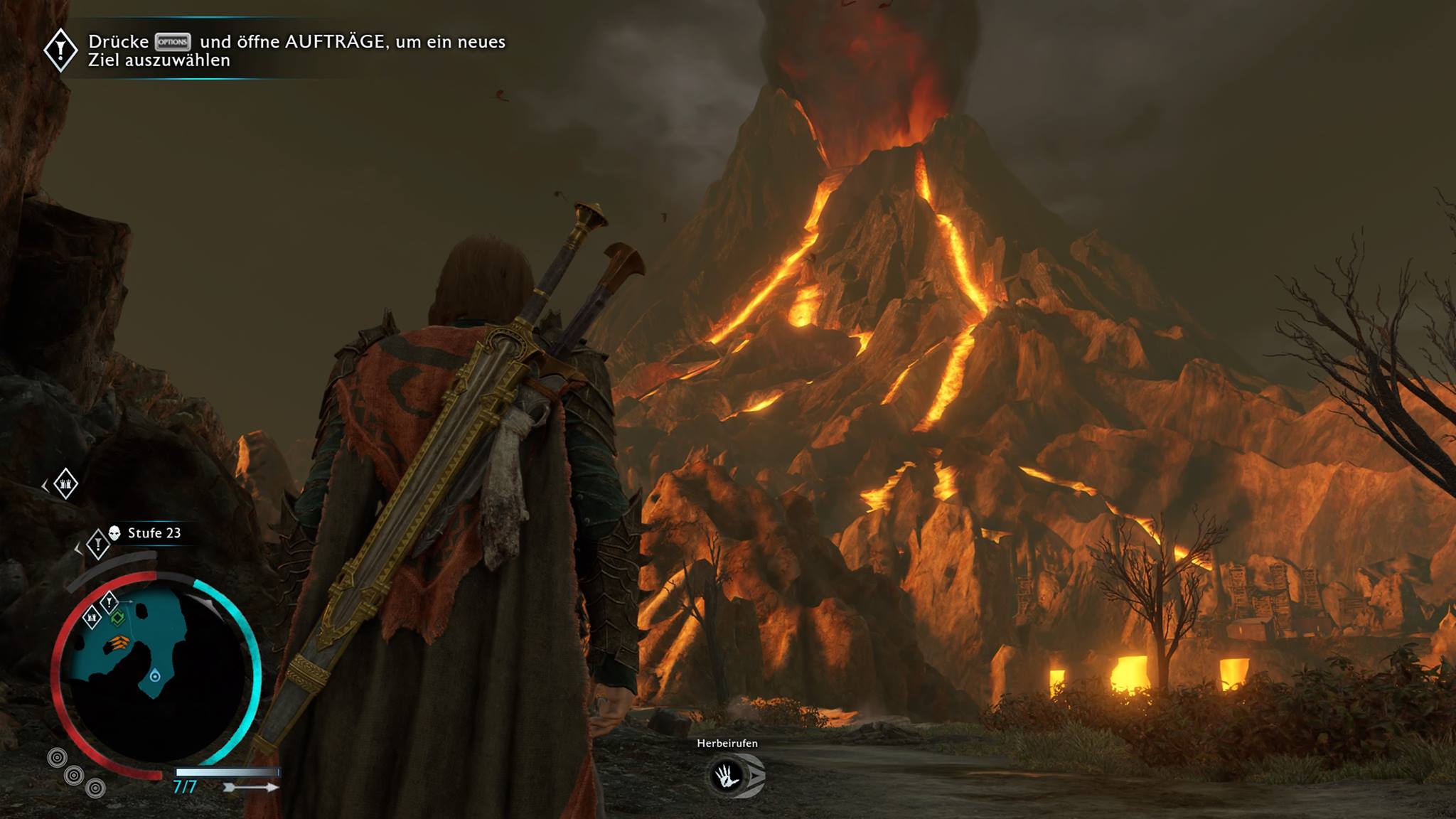Image resolution: width=1456 pixels, height=819 pixels.
Task: Click the player position marker on the minimap
Action: (155, 676)
